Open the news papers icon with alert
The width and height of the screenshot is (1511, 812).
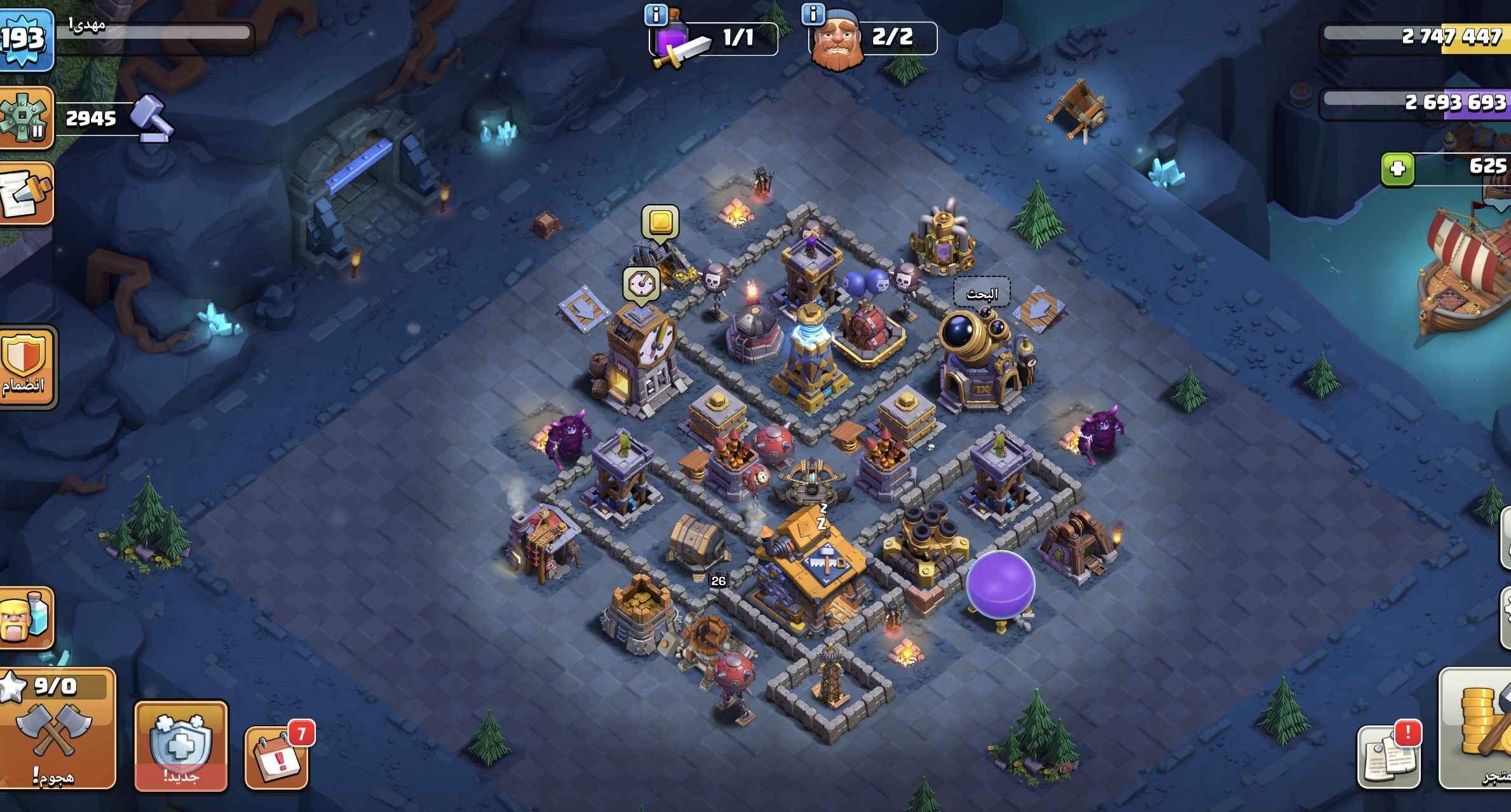click(1388, 757)
